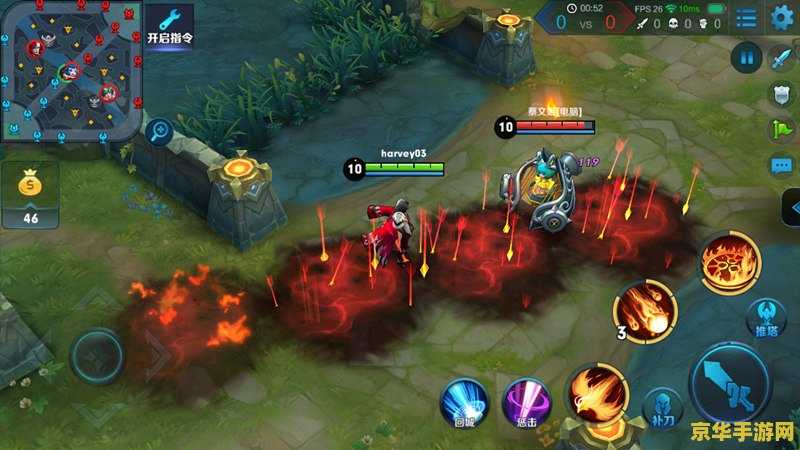Use the 惩击 smite spell
This screenshot has width=800, height=450.
point(524,402)
